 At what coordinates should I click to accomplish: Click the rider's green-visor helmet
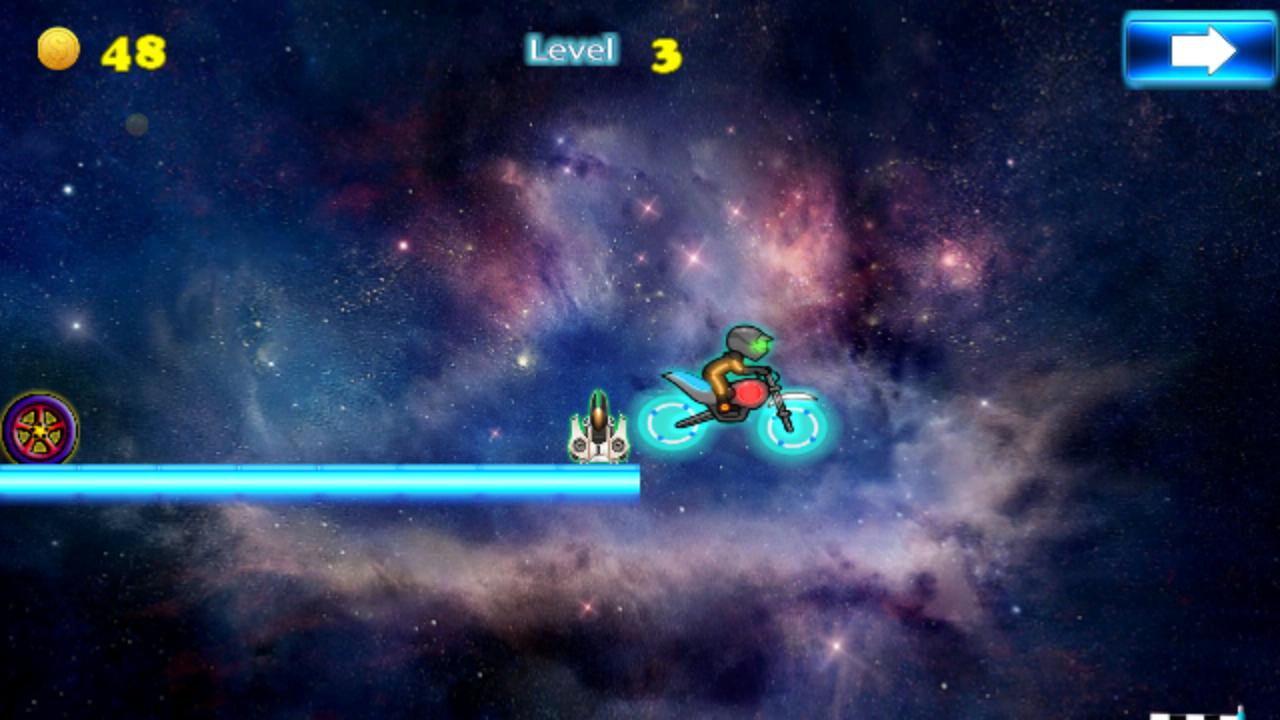pos(745,343)
